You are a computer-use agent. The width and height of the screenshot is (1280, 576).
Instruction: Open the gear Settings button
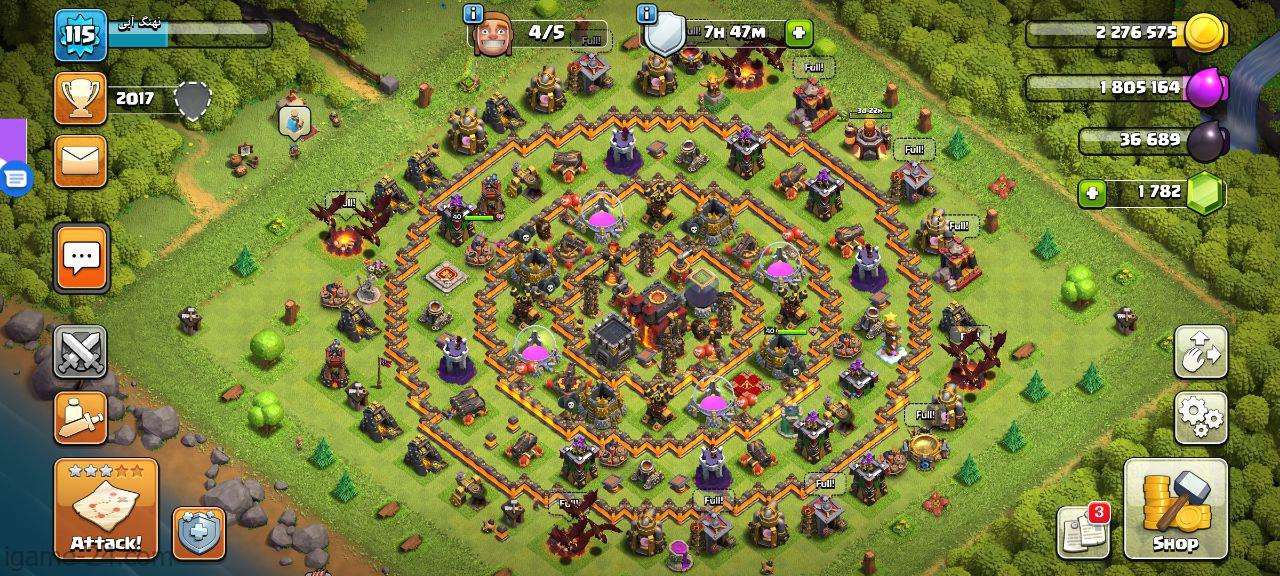point(1200,417)
